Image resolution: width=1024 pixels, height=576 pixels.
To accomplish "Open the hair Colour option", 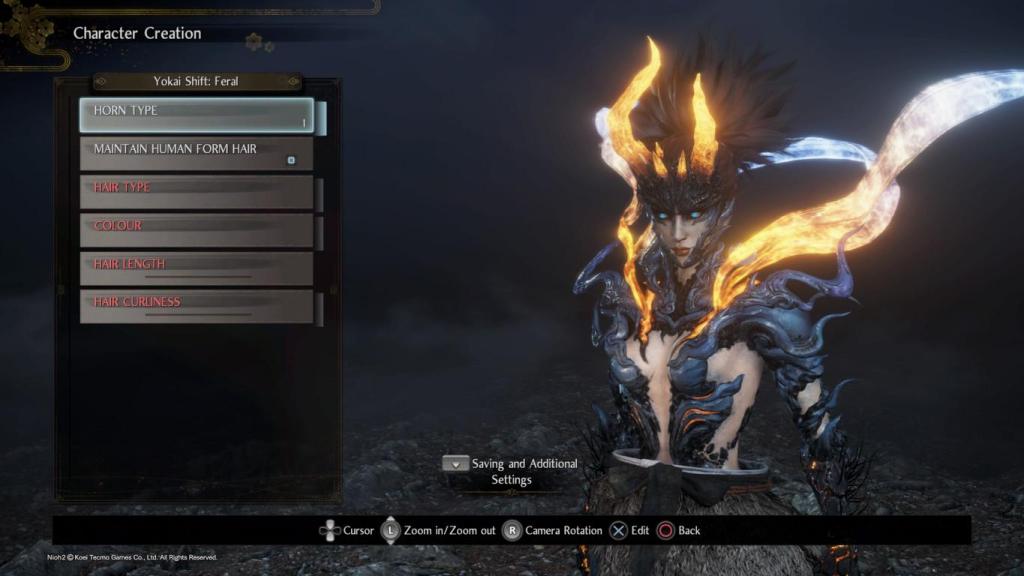I will coord(196,230).
